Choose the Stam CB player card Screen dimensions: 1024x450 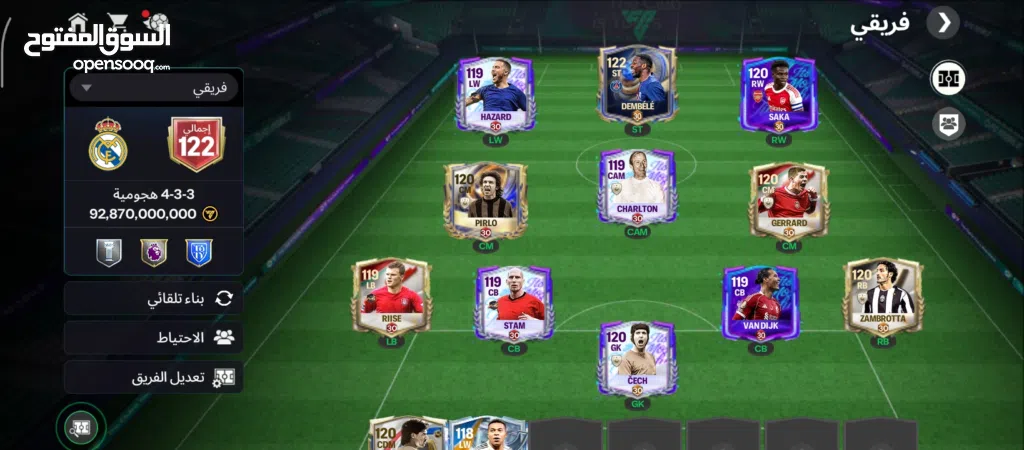click(x=514, y=301)
